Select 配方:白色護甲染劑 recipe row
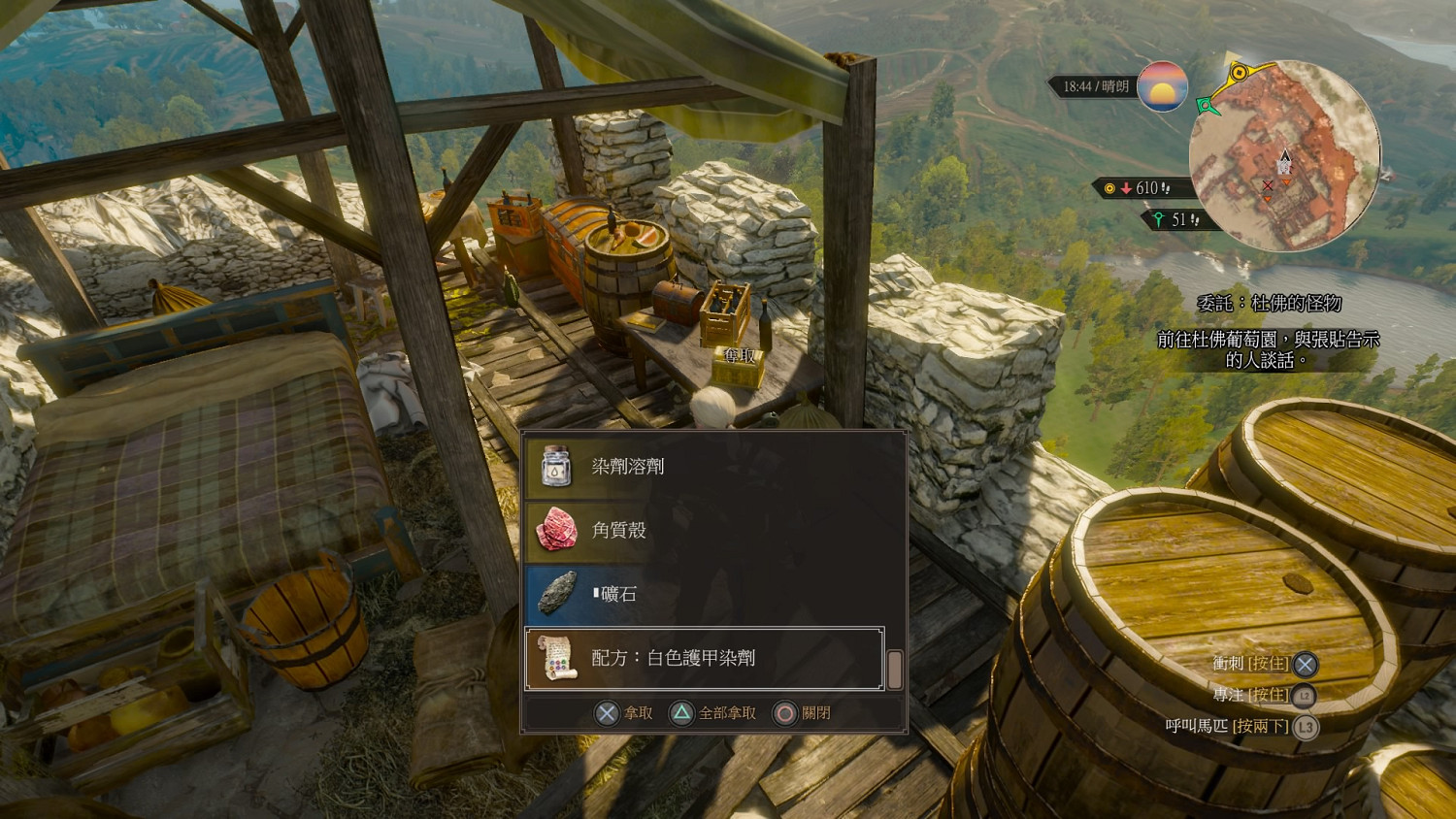 (x=705, y=658)
